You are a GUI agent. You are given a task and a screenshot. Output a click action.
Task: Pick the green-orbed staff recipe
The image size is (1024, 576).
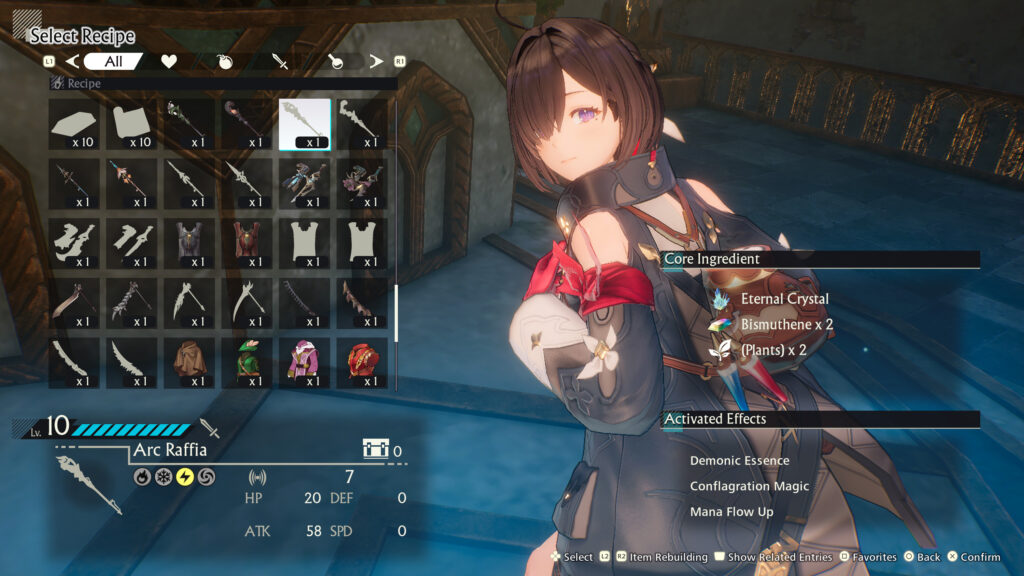pyautogui.click(x=189, y=124)
